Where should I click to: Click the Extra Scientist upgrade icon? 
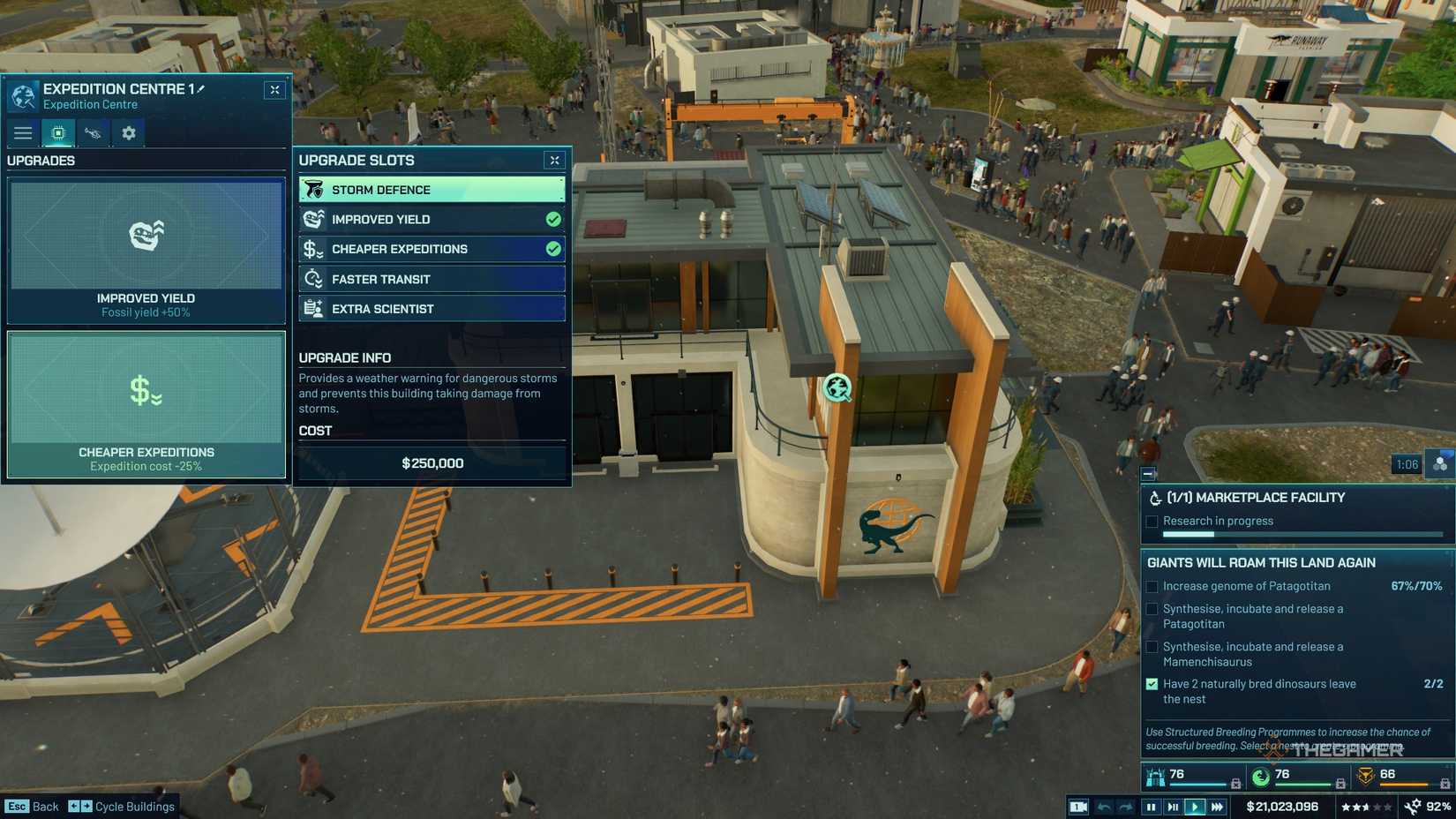(312, 308)
